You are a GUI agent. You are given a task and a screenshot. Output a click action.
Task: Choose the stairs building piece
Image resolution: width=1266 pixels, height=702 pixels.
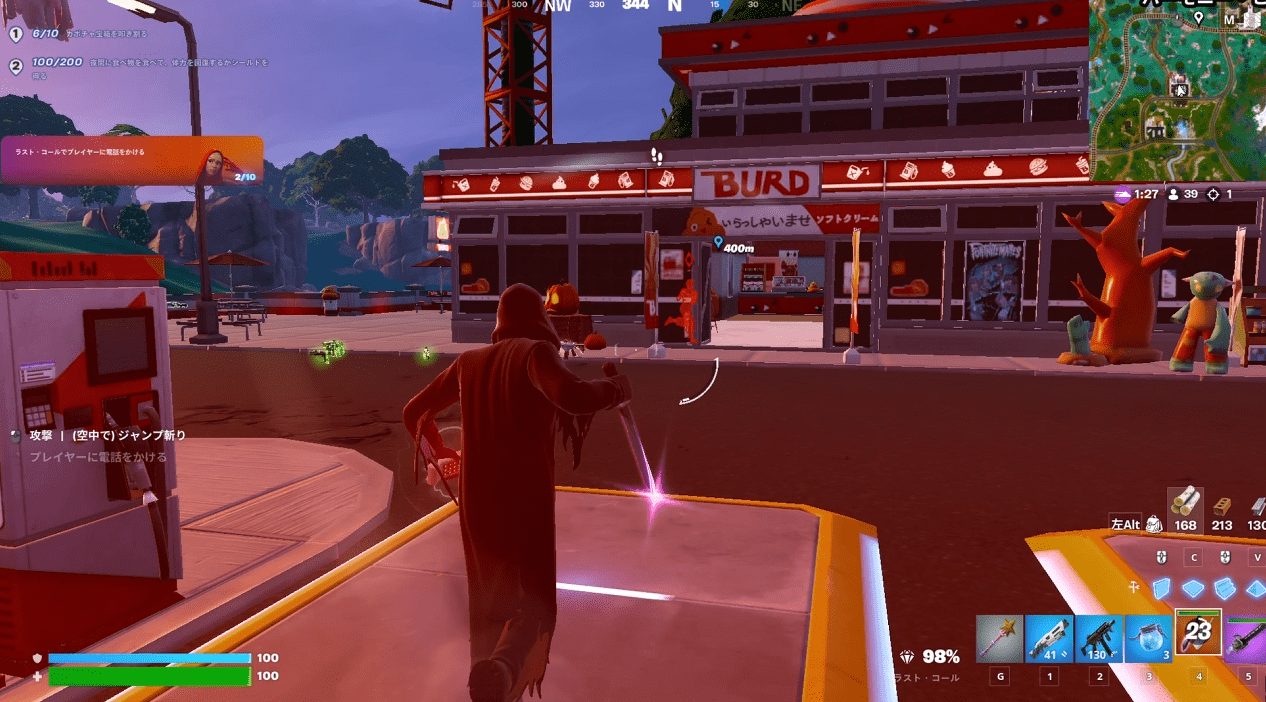point(1224,588)
